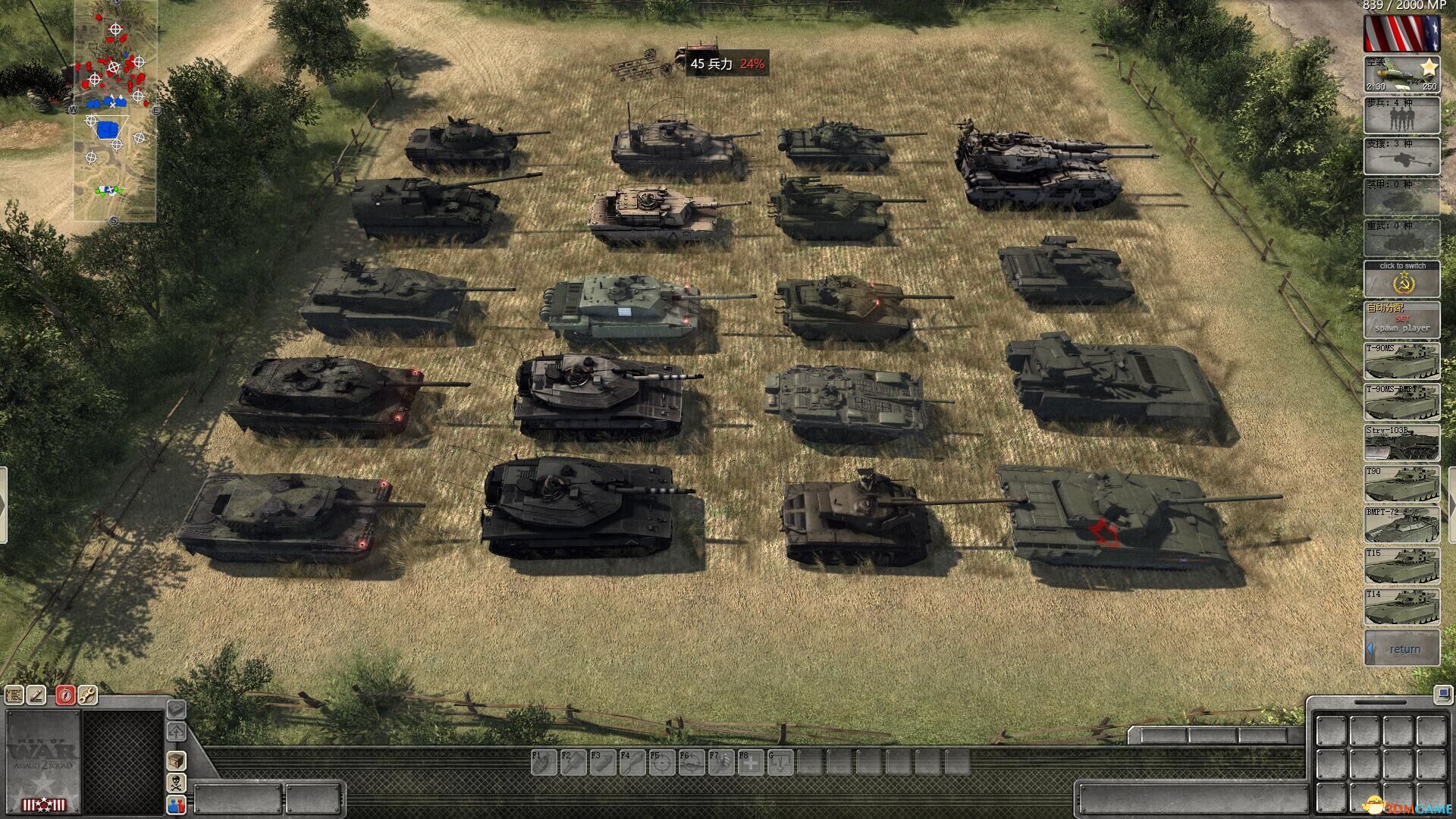The width and height of the screenshot is (1456, 819).
Task: Open the support category with artillery gun
Action: click(x=1401, y=156)
